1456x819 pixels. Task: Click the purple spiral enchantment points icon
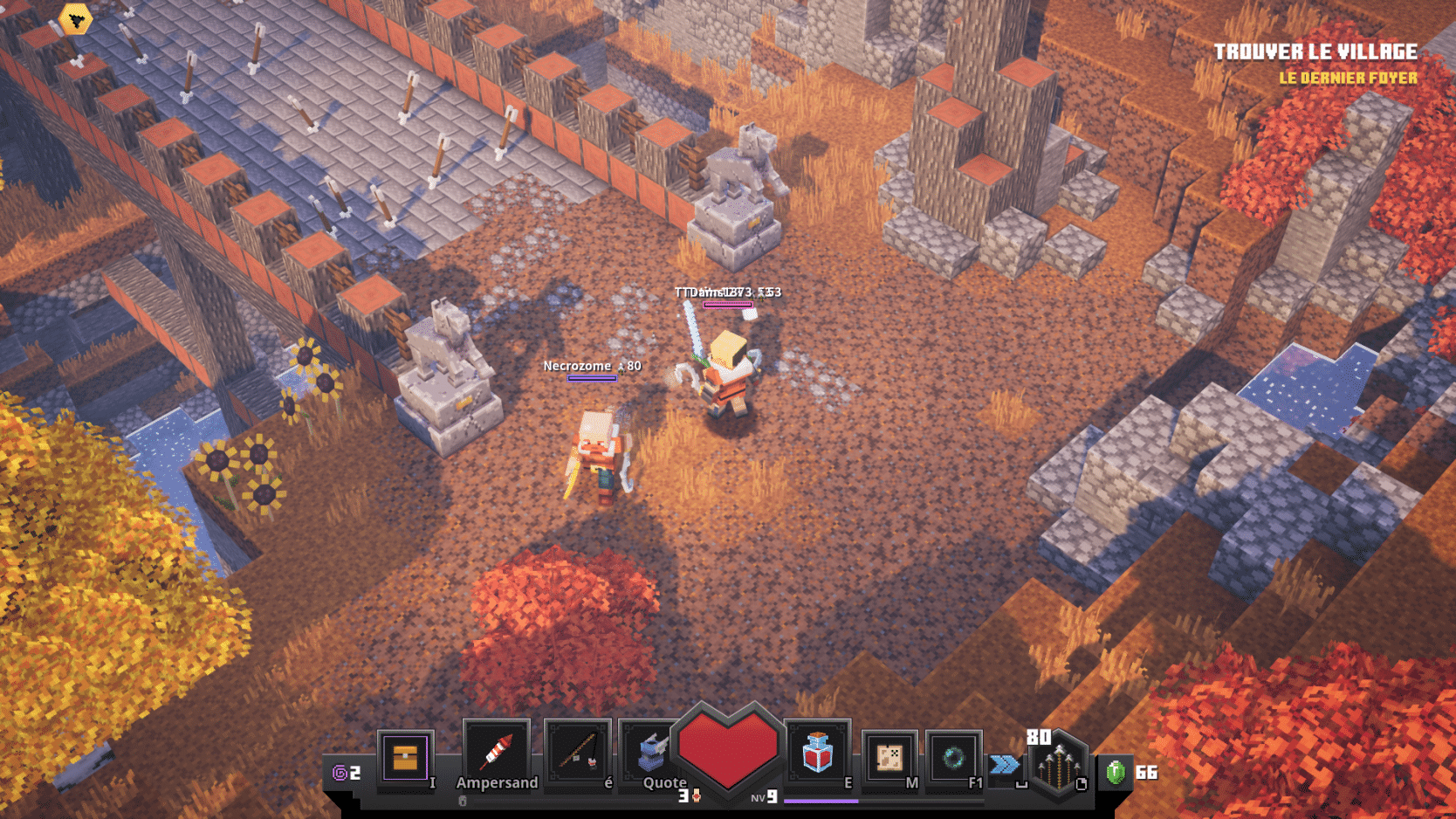(340, 773)
